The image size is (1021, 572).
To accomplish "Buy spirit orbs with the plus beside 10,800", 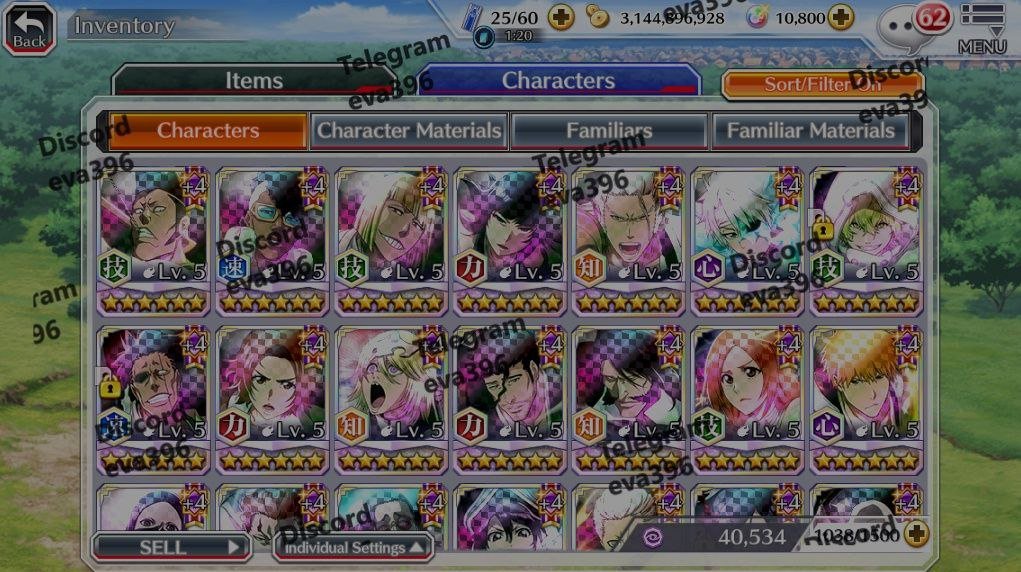I will pos(841,18).
